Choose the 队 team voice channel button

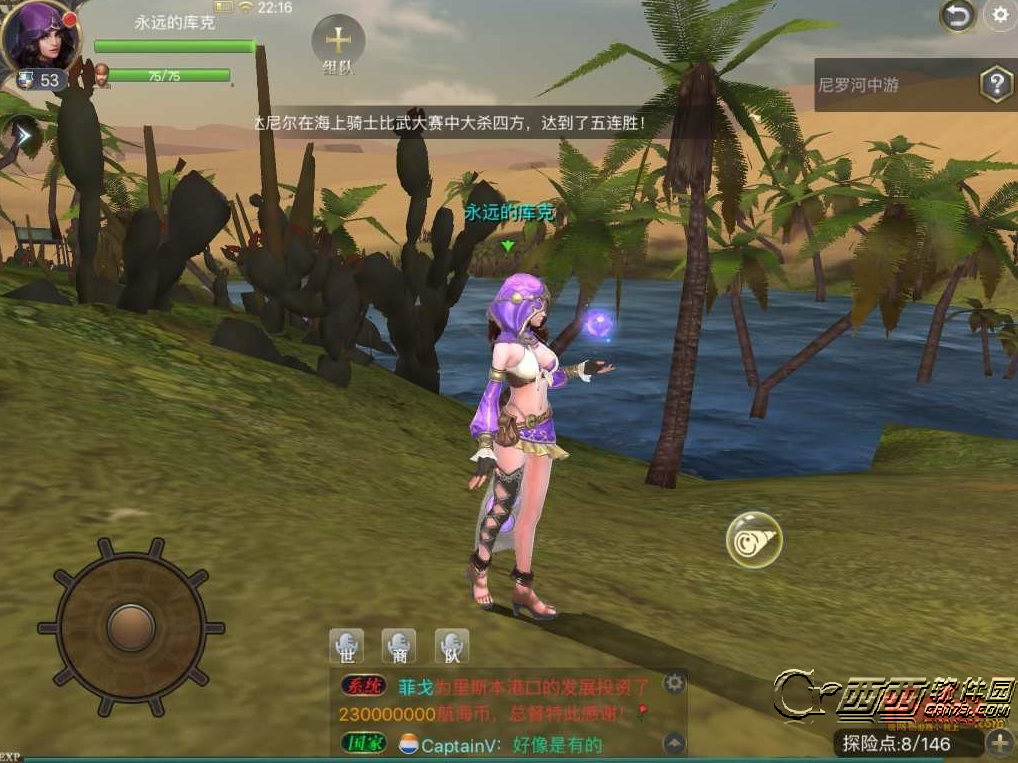(x=452, y=647)
